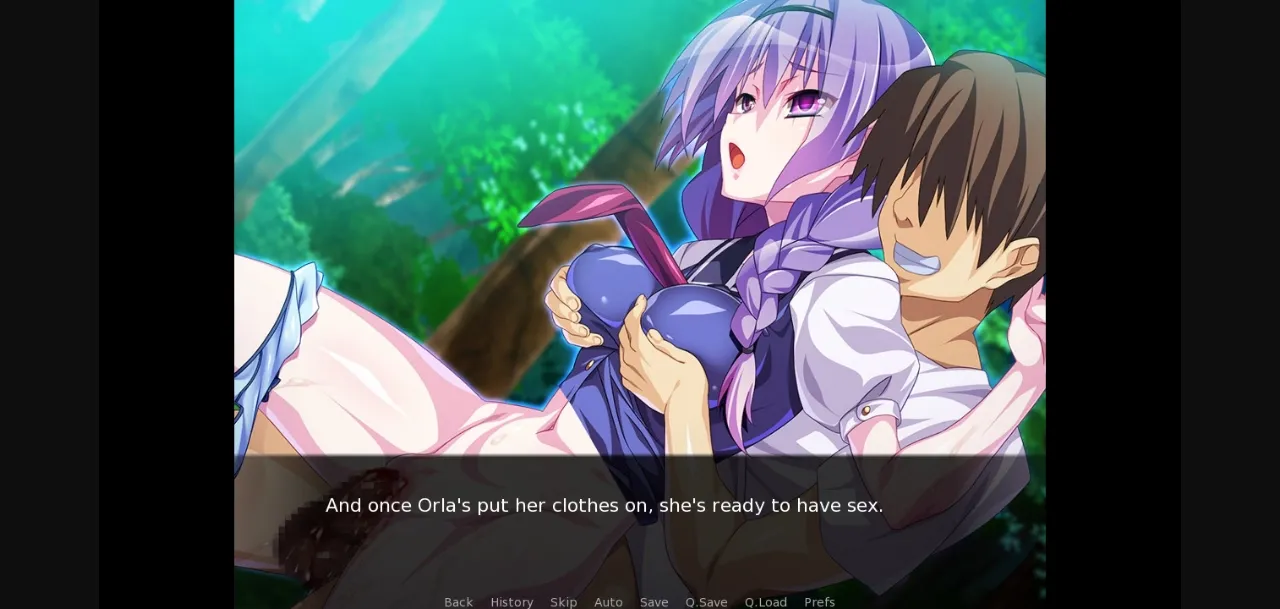This screenshot has width=1280, height=609.
Task: Open the Prefs settings menu
Action: (x=819, y=602)
